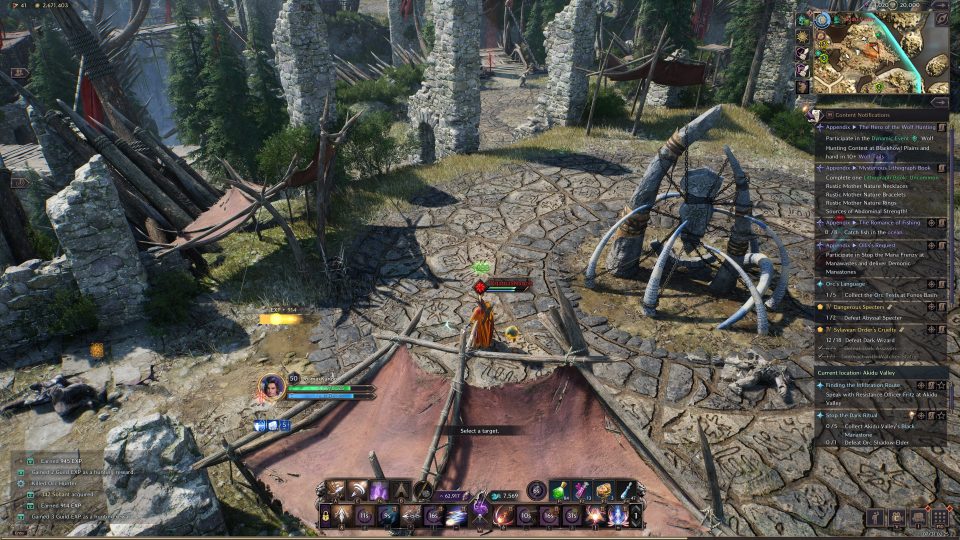Collapse the Content Notifications panel arrow

pyautogui.click(x=939, y=101)
